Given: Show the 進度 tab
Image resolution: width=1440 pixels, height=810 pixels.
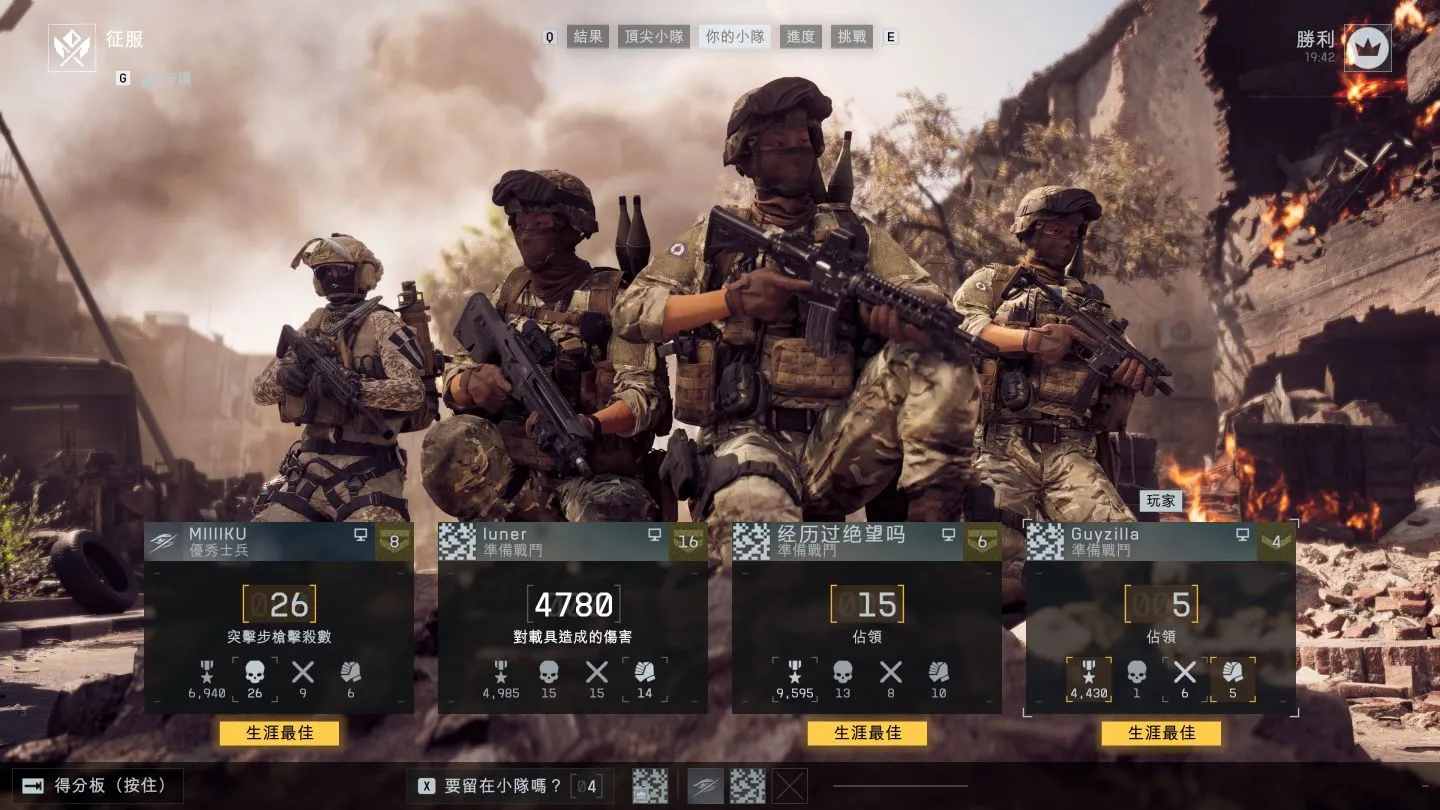Looking at the screenshot, I should point(801,37).
